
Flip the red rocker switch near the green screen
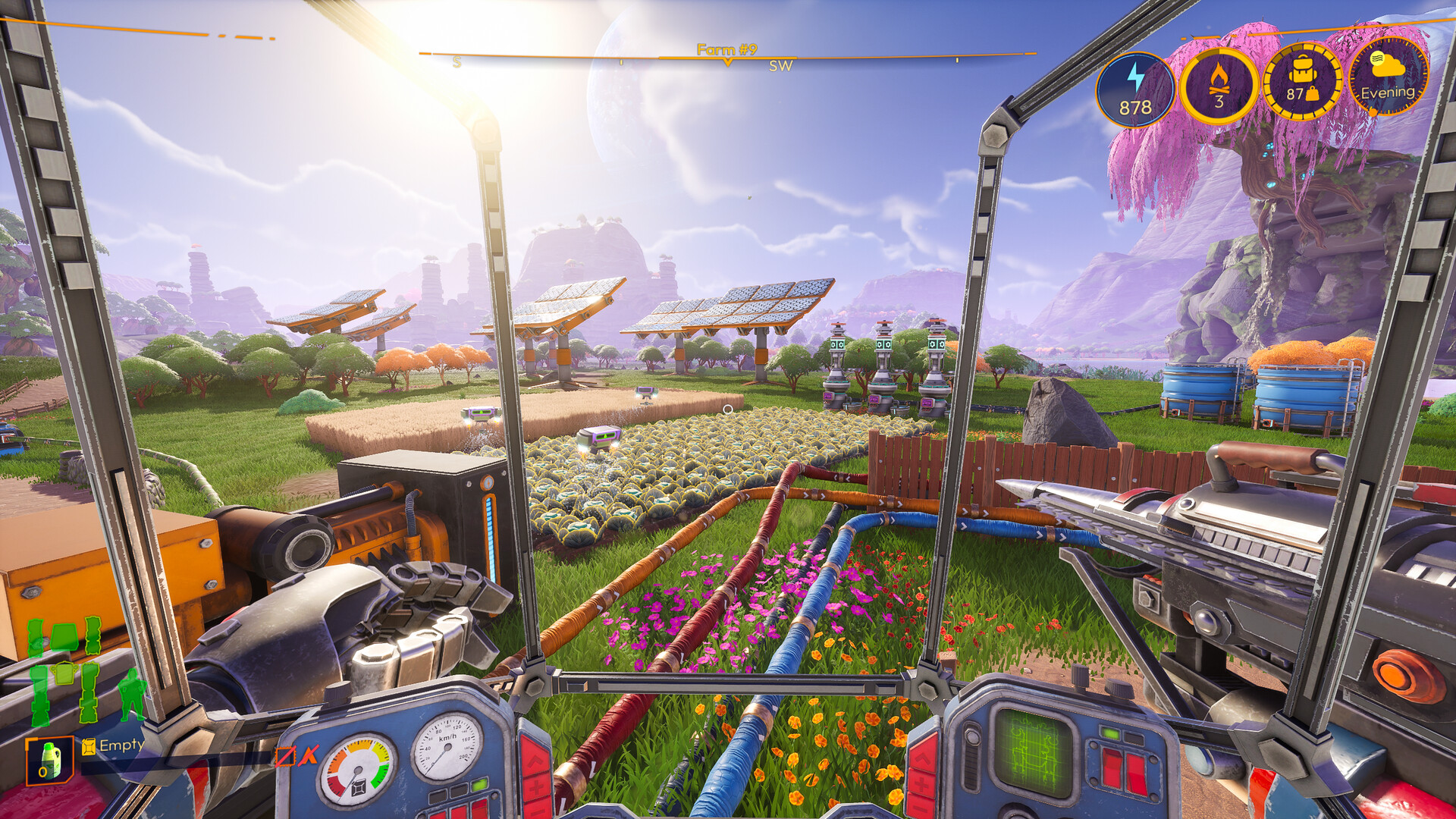(1111, 768)
